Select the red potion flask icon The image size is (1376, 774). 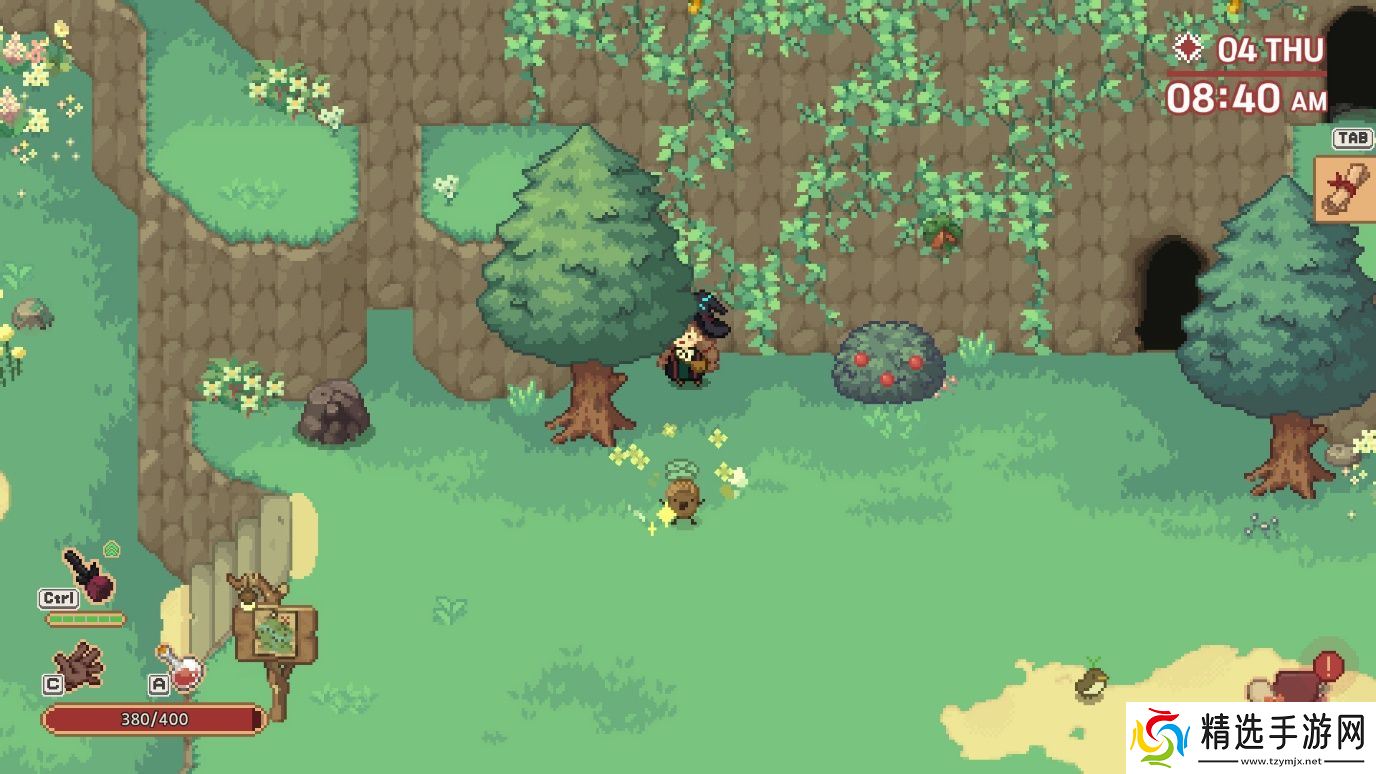click(x=181, y=668)
